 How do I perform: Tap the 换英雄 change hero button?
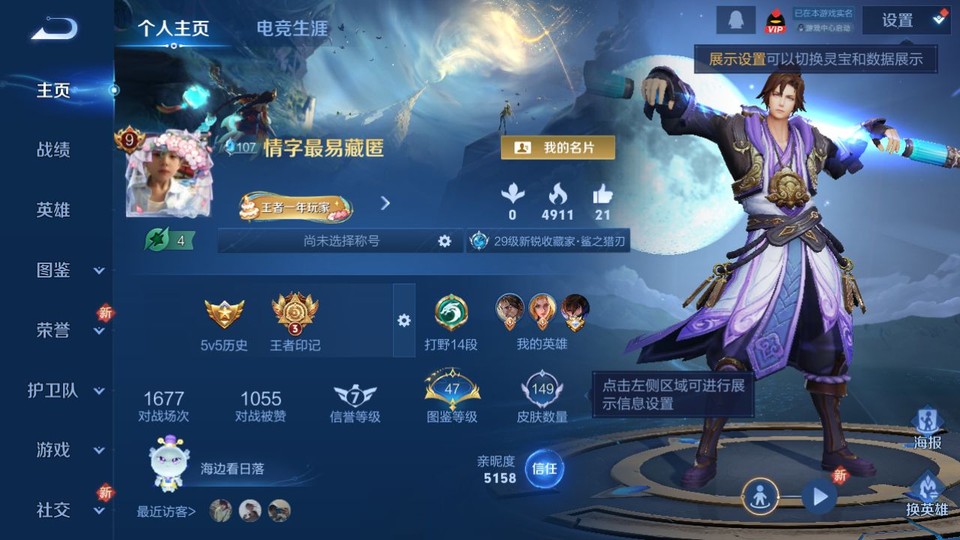(926, 494)
